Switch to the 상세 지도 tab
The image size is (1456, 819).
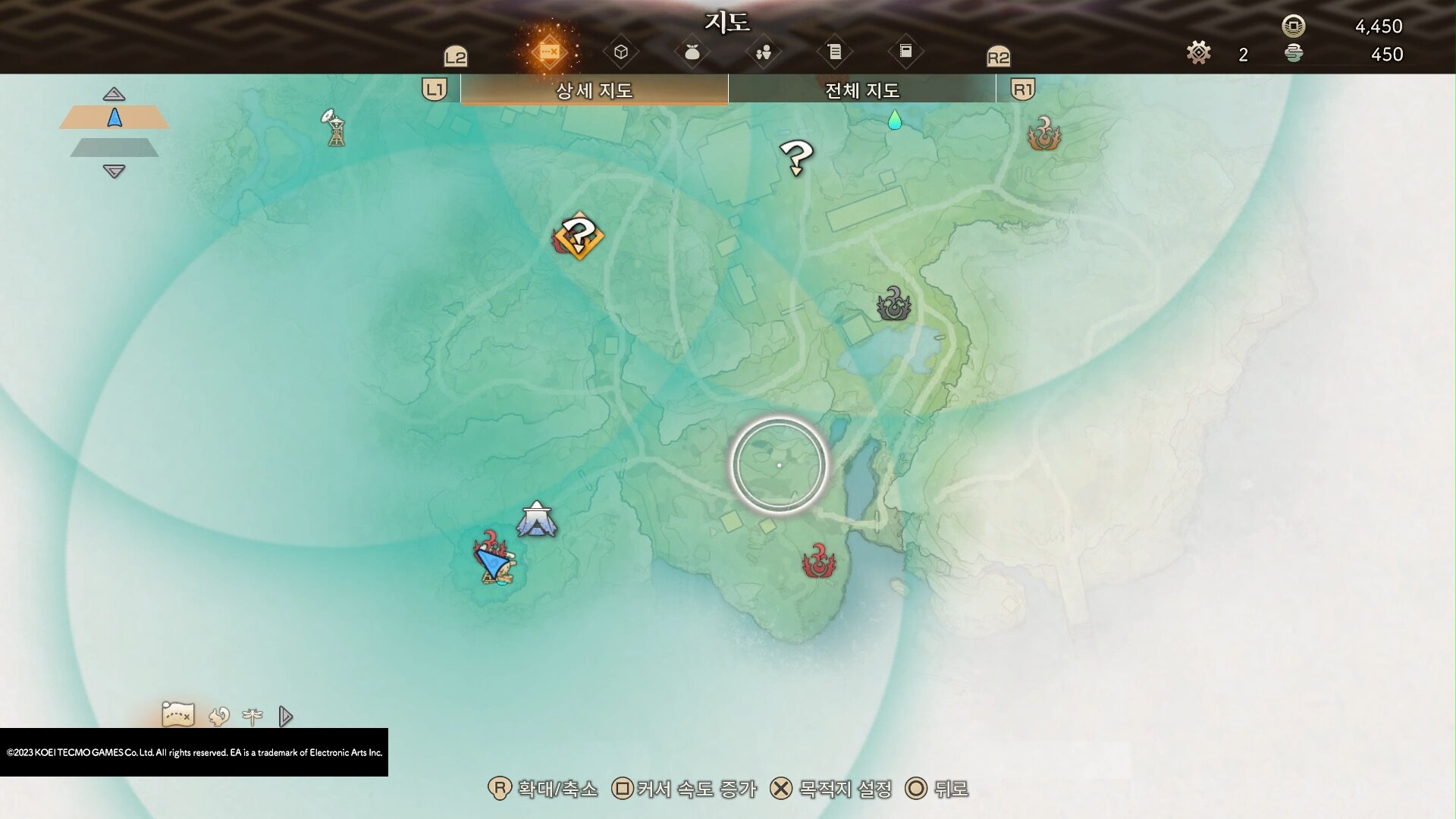tap(594, 90)
